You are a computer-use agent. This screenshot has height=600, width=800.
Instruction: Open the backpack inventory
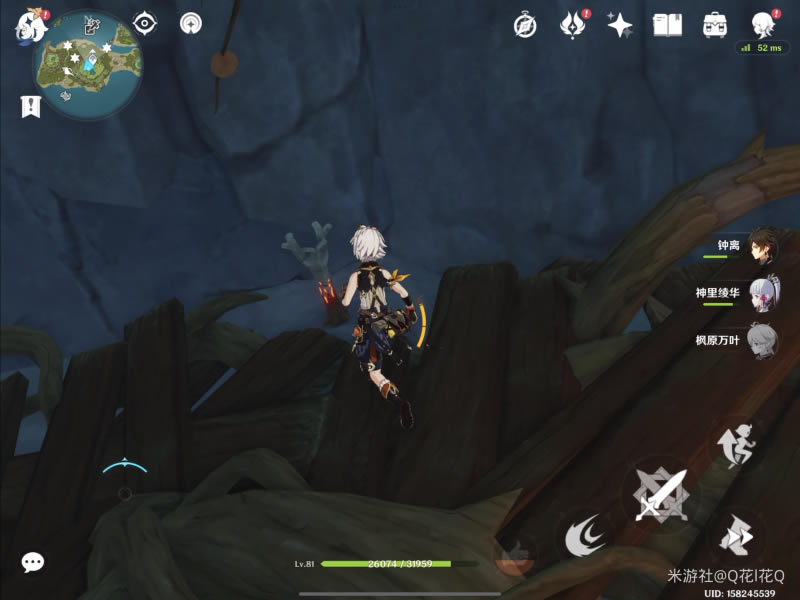(715, 25)
